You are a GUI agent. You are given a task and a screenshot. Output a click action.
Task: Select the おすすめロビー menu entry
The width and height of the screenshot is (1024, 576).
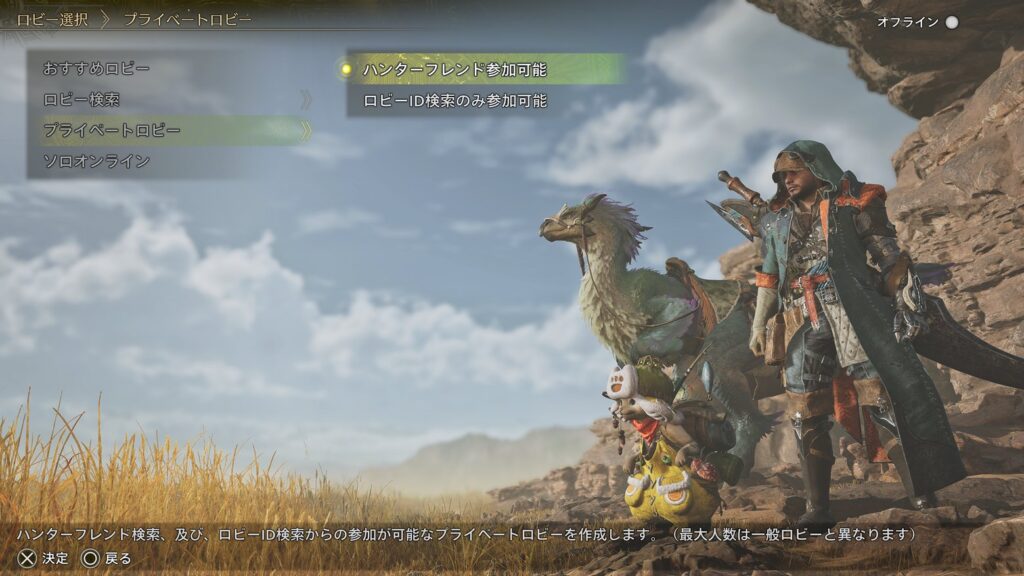pyautogui.click(x=97, y=69)
